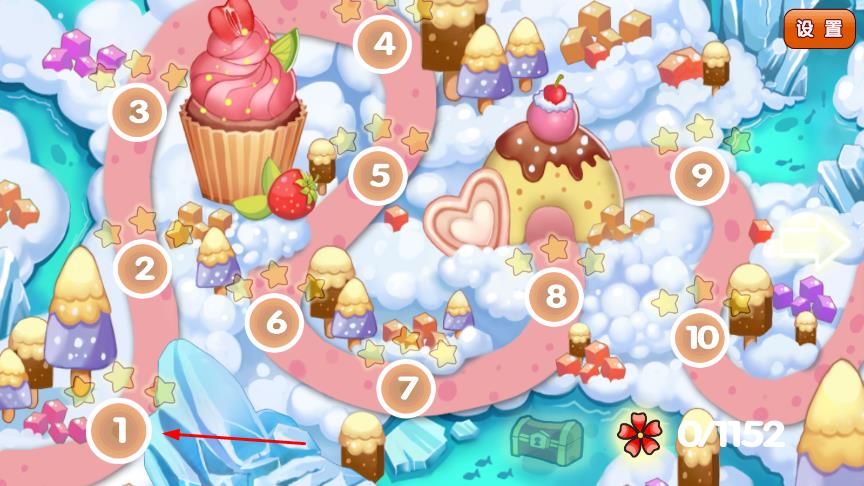The image size is (864, 486).
Task: Open the green treasure chest reward
Action: pyautogui.click(x=546, y=437)
